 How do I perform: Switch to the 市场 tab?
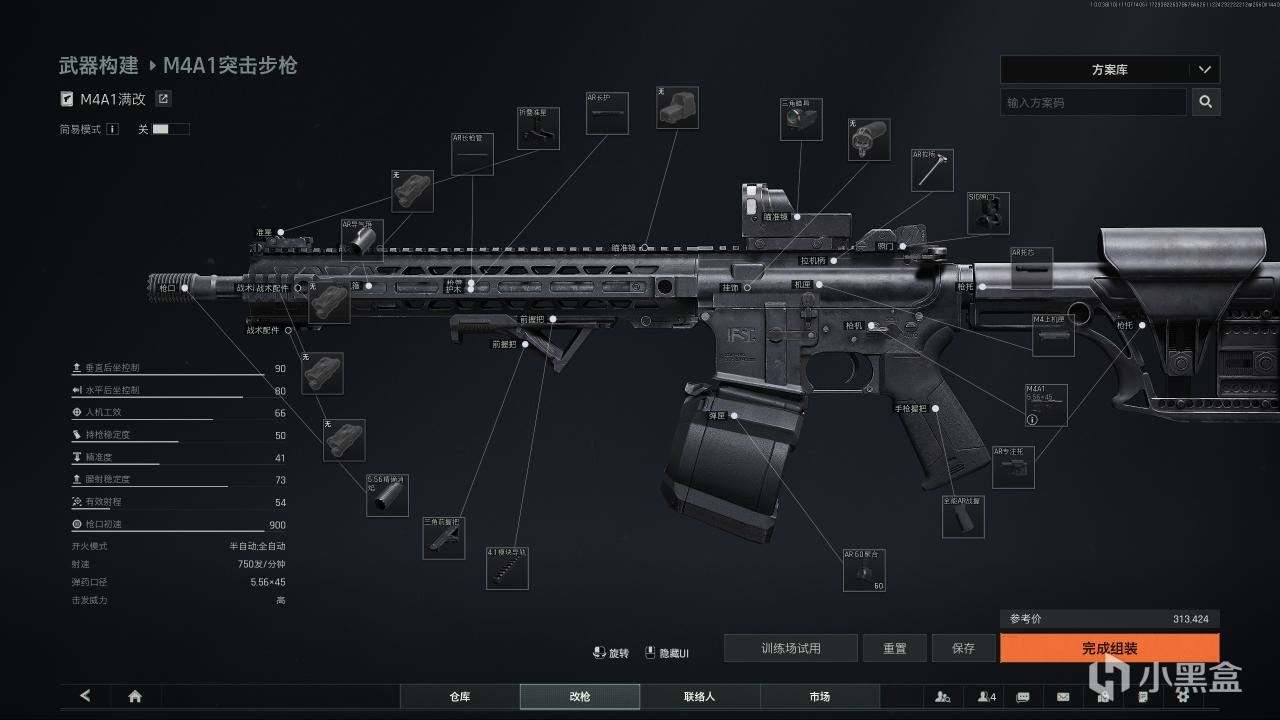819,696
